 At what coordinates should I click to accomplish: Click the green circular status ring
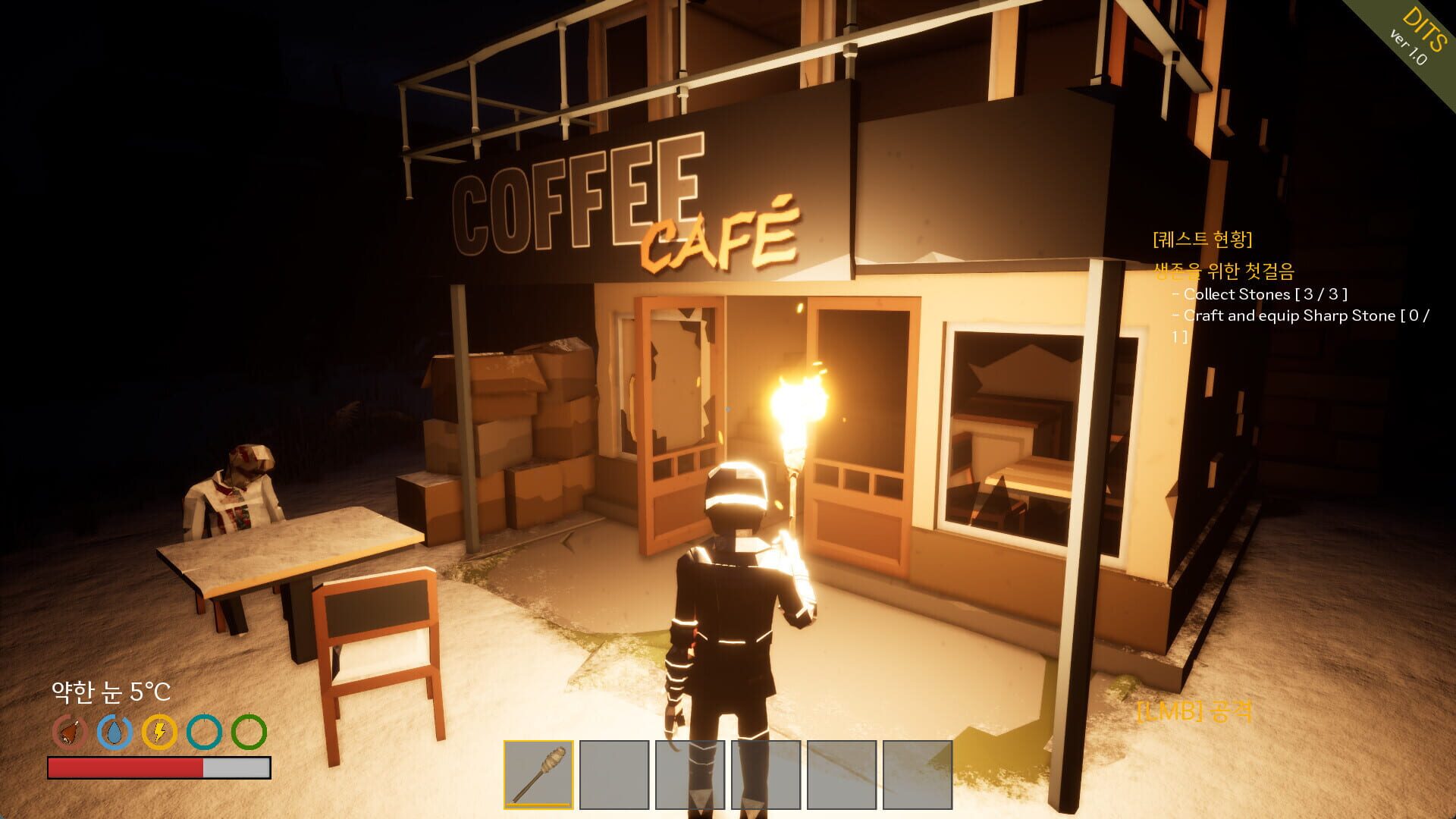coord(248,732)
